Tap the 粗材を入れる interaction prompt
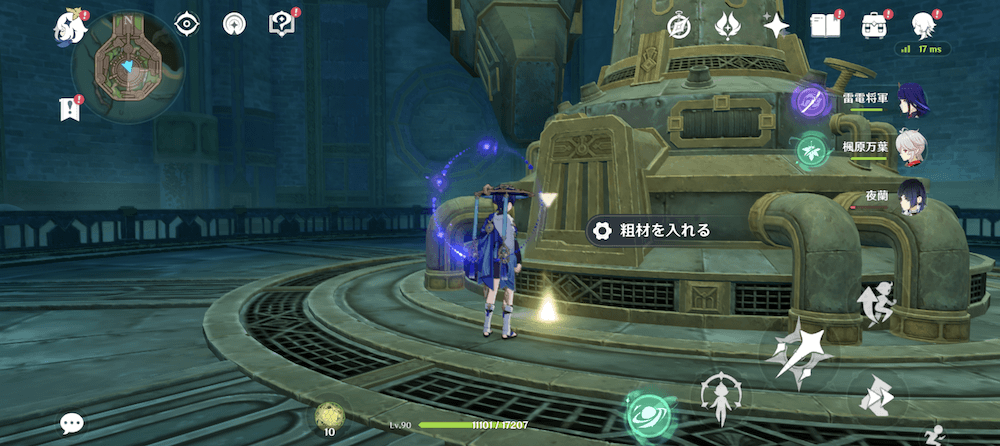This screenshot has width=1000, height=446. click(651, 231)
